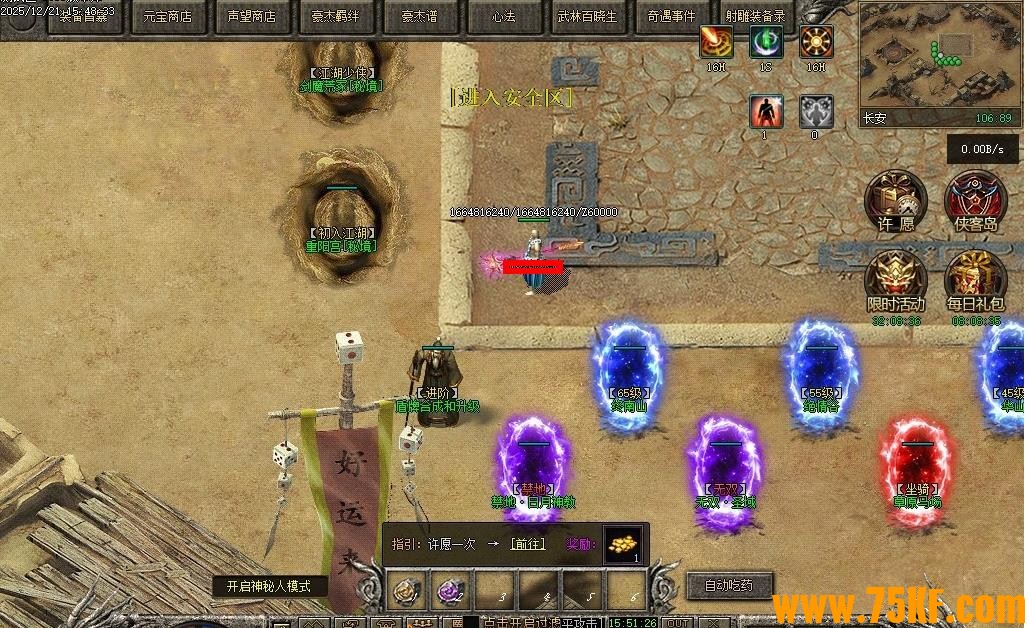The height and width of the screenshot is (628, 1030).
Task: Open the 侠客岛 icon
Action: tap(975, 201)
